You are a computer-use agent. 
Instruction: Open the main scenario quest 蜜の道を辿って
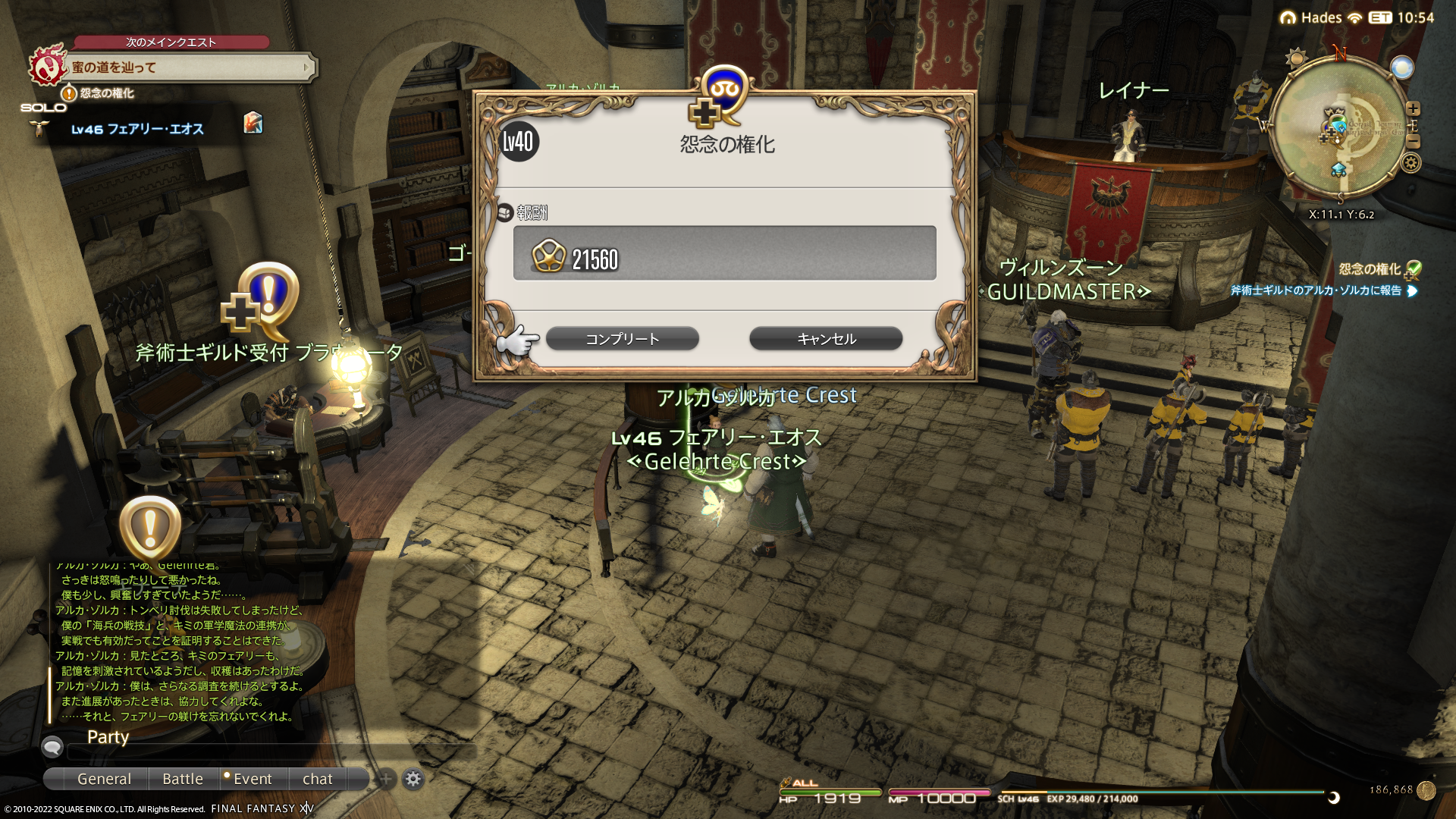click(x=190, y=67)
